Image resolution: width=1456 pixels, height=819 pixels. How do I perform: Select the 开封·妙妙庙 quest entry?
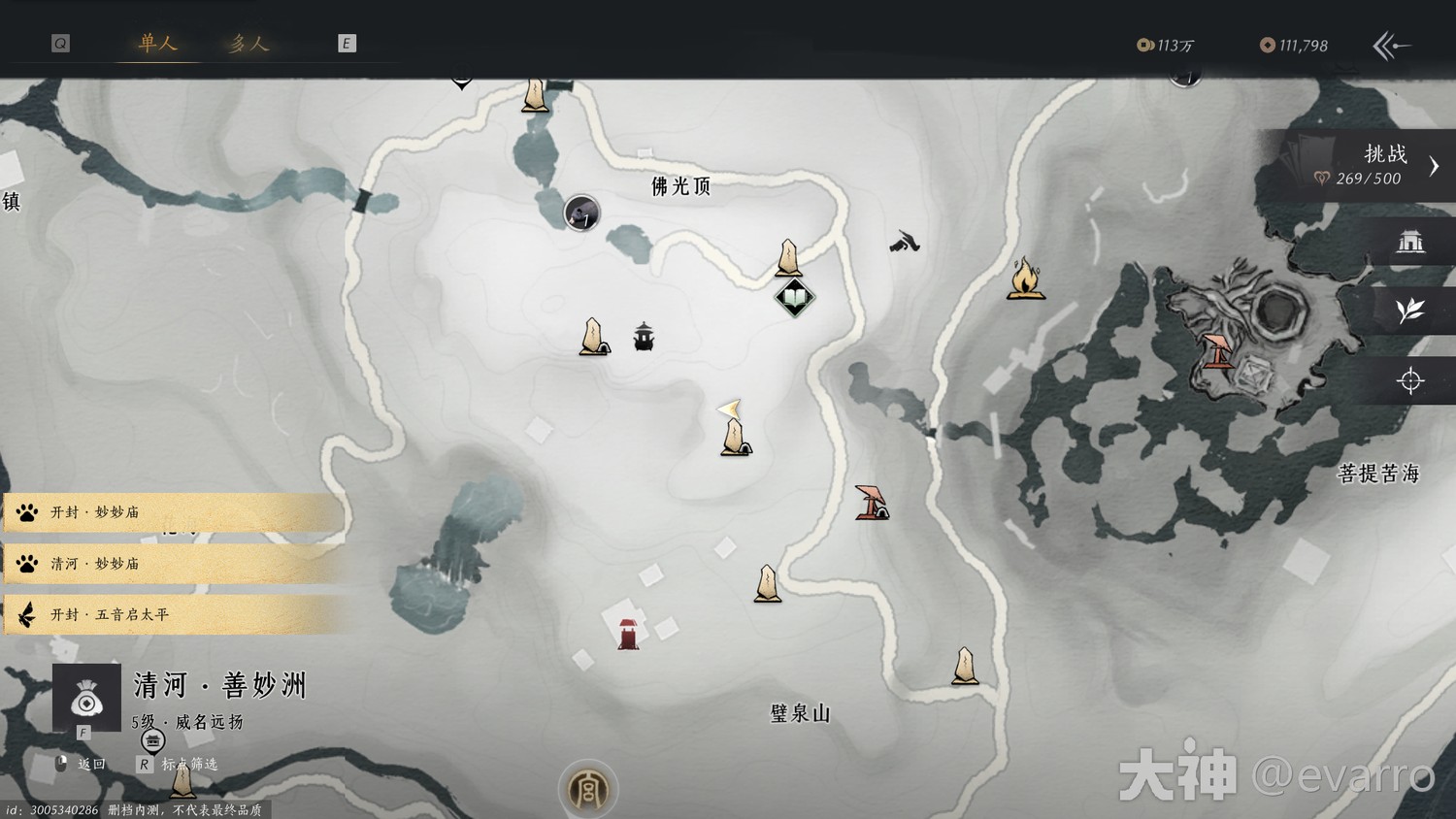pyautogui.click(x=175, y=512)
